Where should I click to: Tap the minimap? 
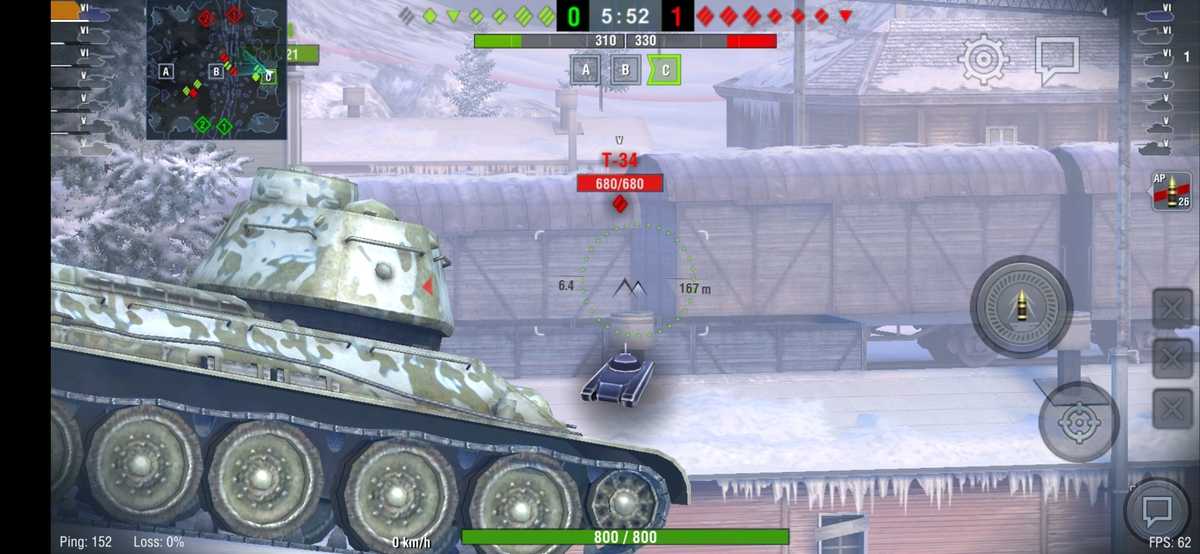pos(216,70)
